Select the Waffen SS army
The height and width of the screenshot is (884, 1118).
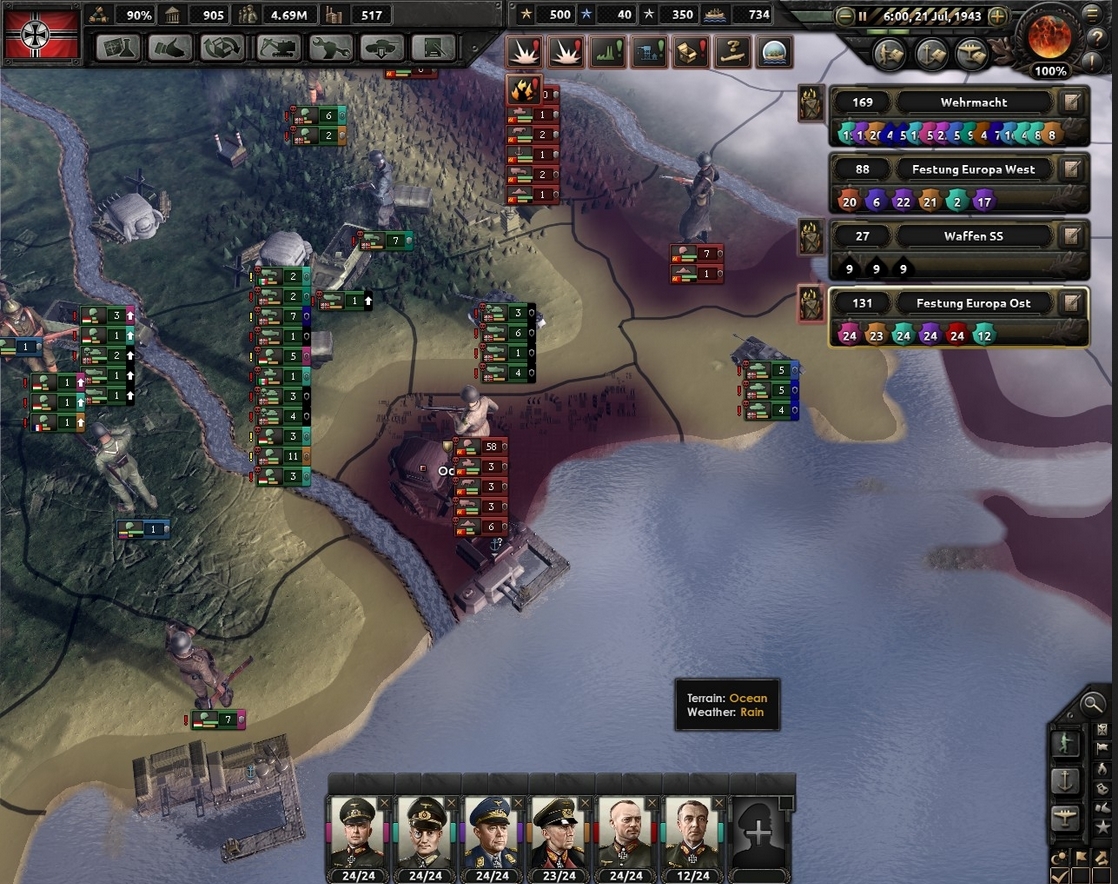pyautogui.click(x=973, y=236)
